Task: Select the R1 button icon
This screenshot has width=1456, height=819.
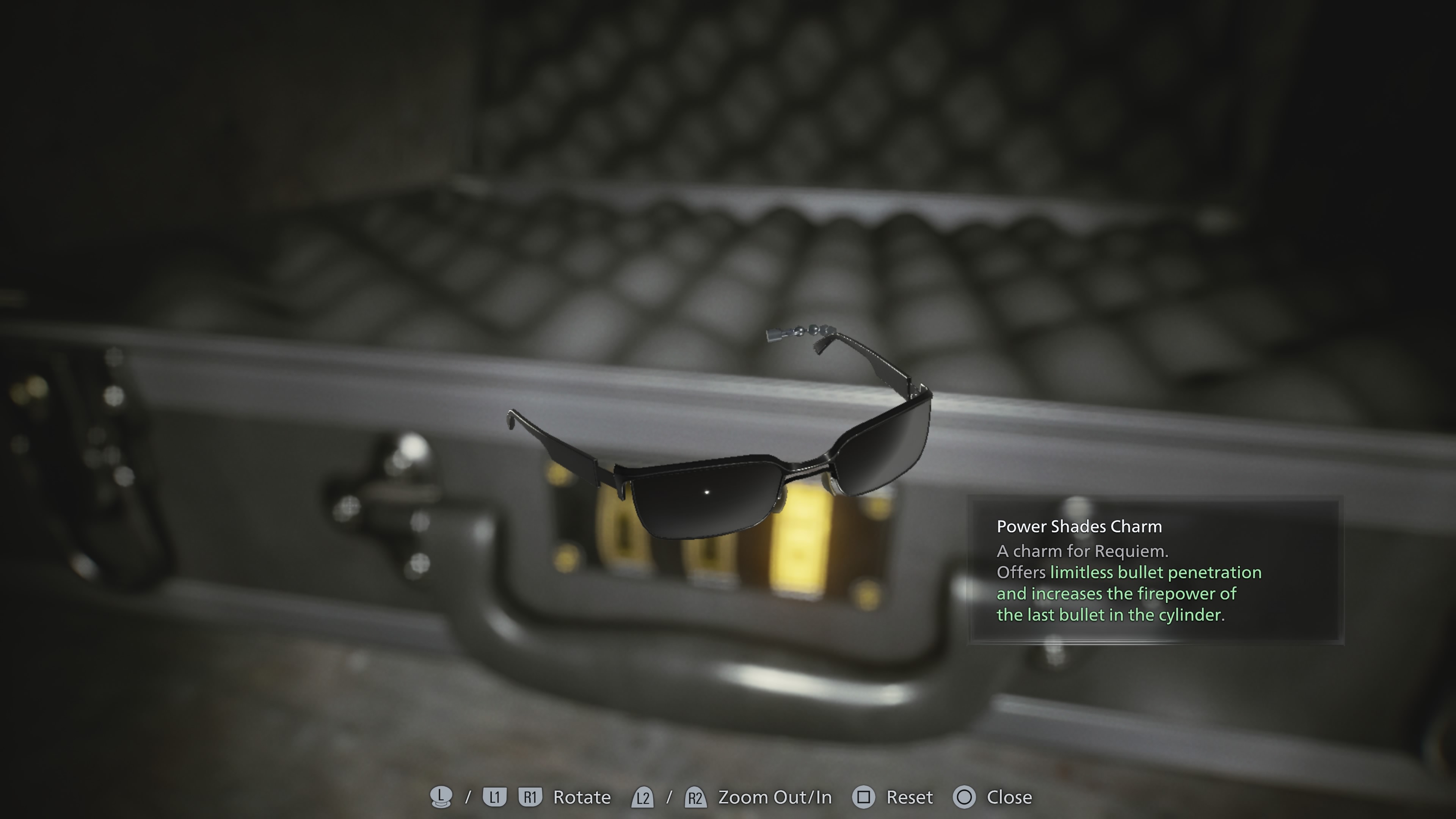Action: pos(531,797)
